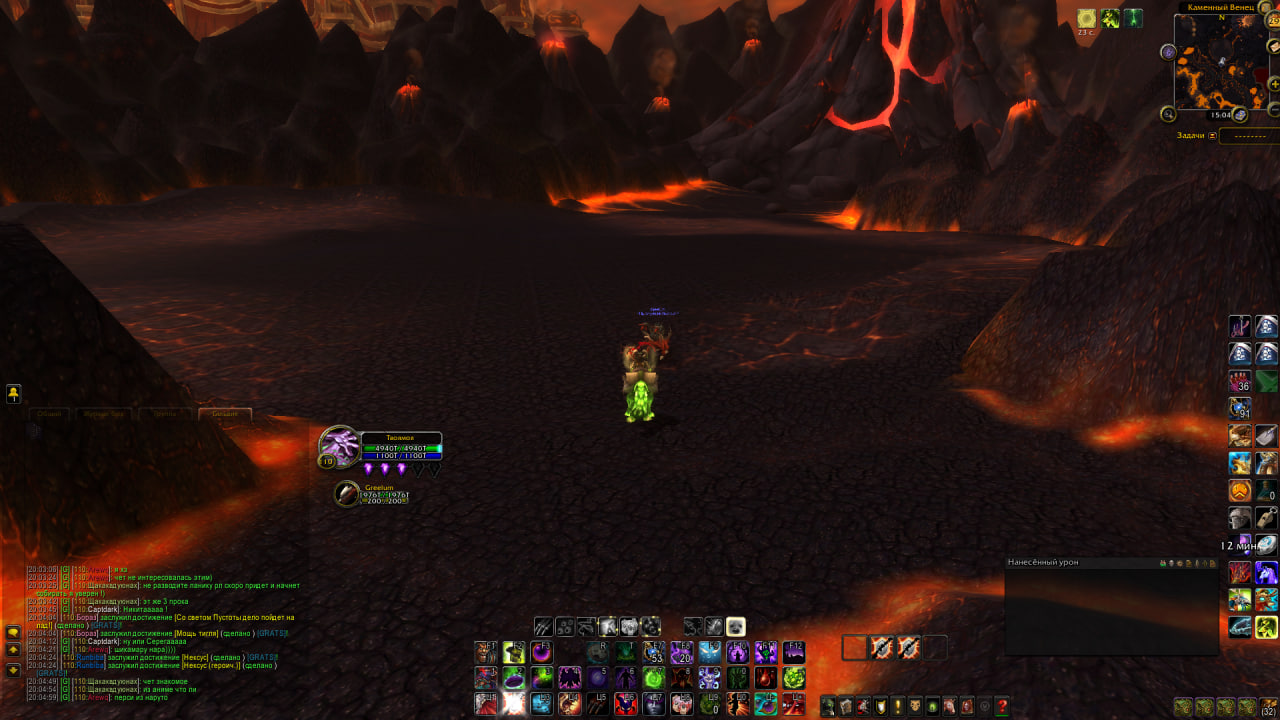1280x720 pixels.
Task: Click the Каменный Венец minimap
Action: (x=1220, y=63)
